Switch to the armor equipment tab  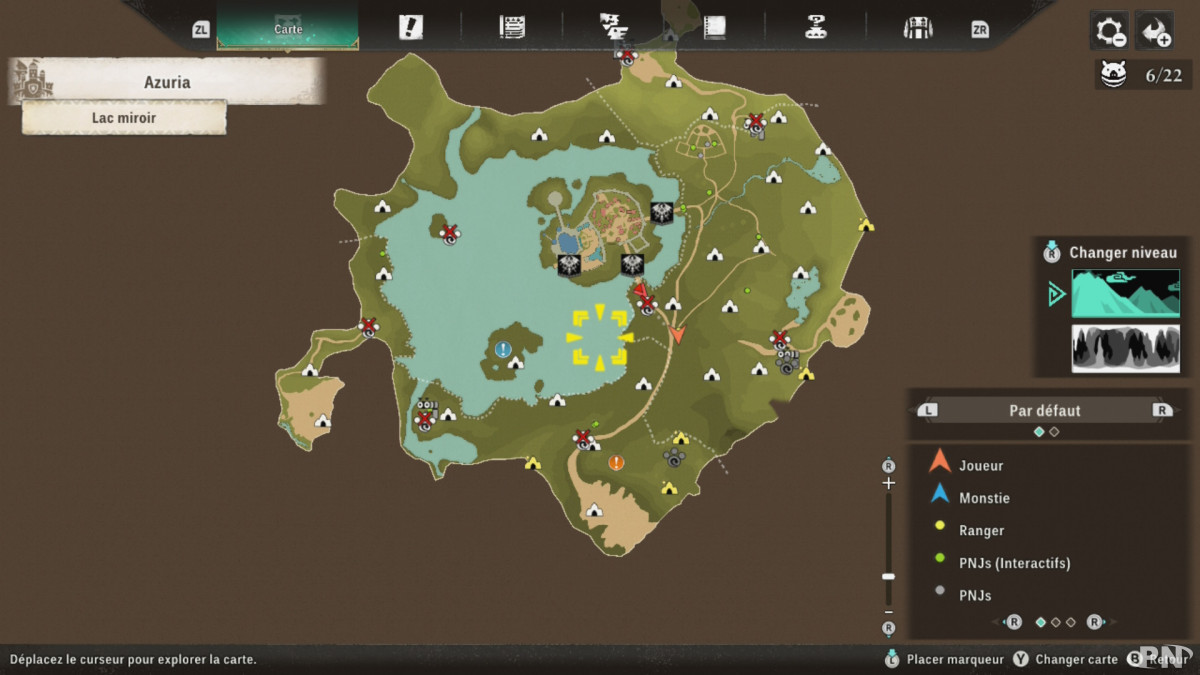(x=917, y=28)
